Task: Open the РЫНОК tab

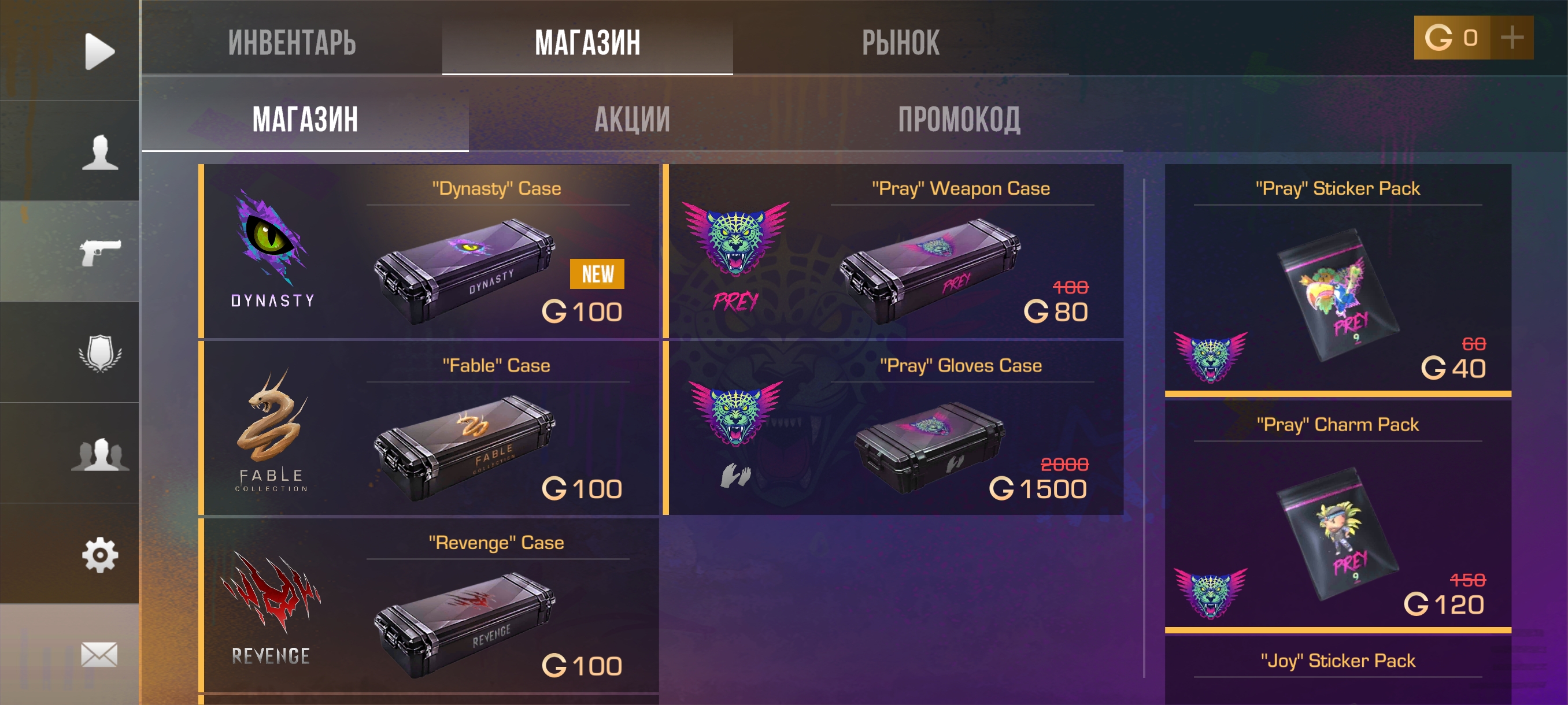Action: pyautogui.click(x=900, y=43)
